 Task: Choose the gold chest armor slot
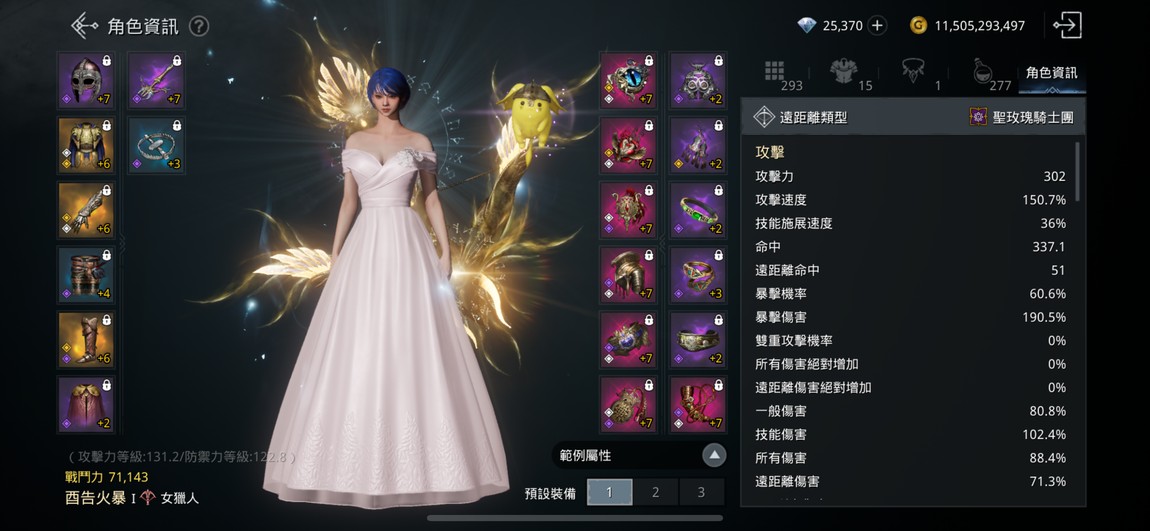(86, 145)
